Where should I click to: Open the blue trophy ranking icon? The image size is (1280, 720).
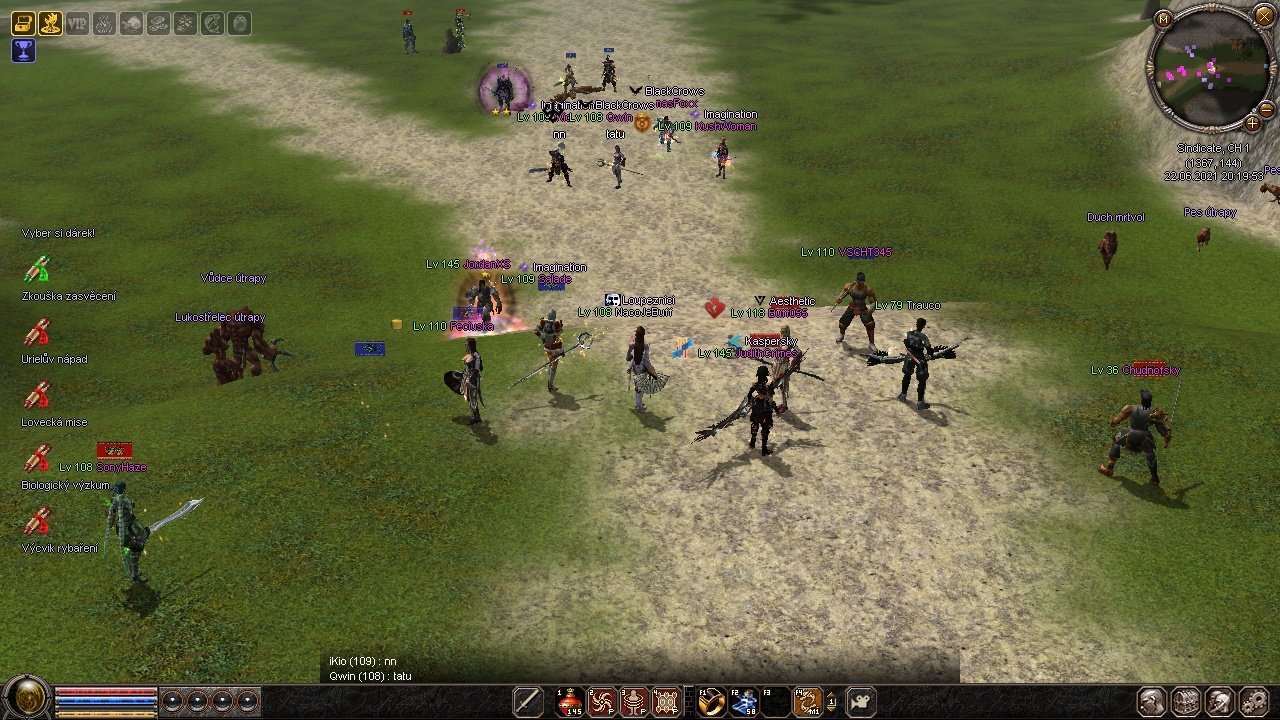23,50
